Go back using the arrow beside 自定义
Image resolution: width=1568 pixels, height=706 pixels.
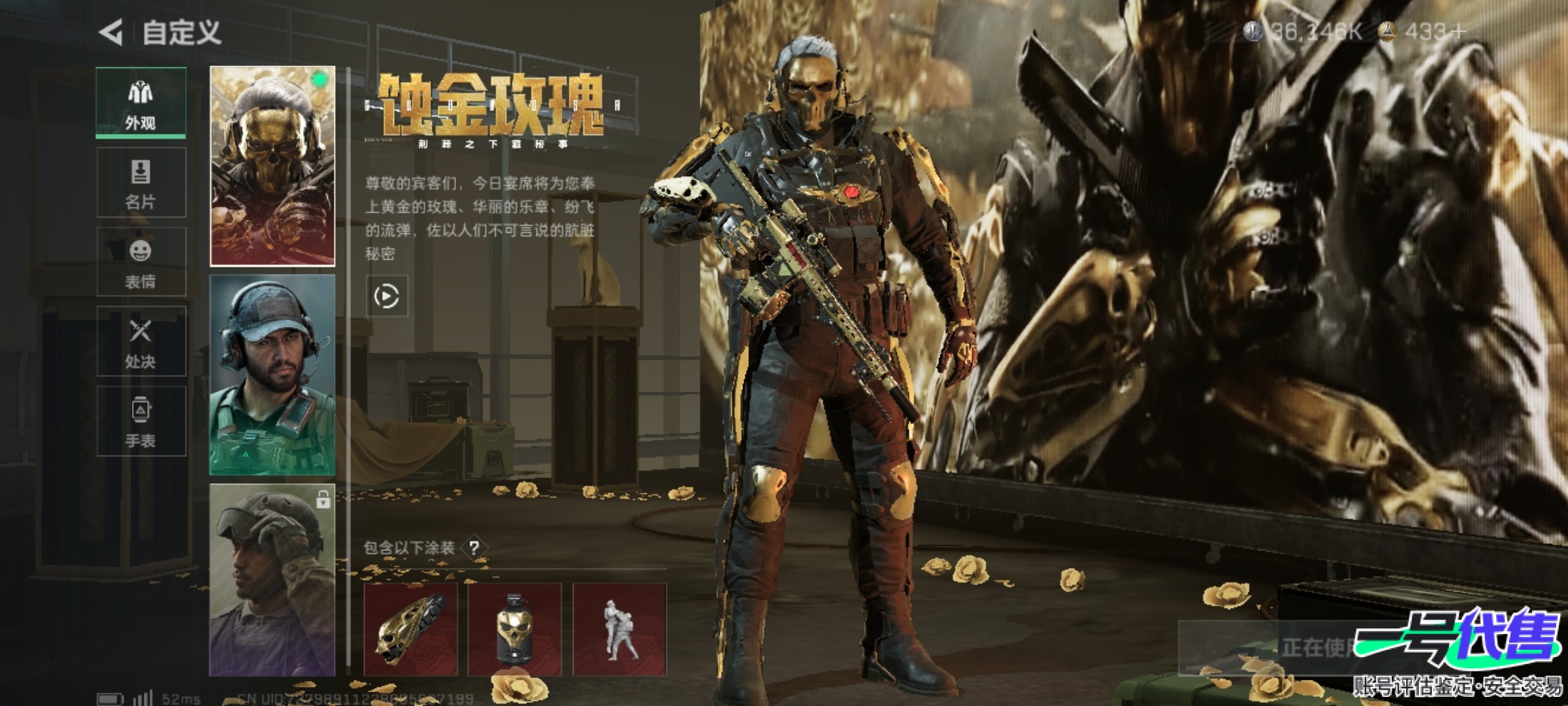point(111,32)
